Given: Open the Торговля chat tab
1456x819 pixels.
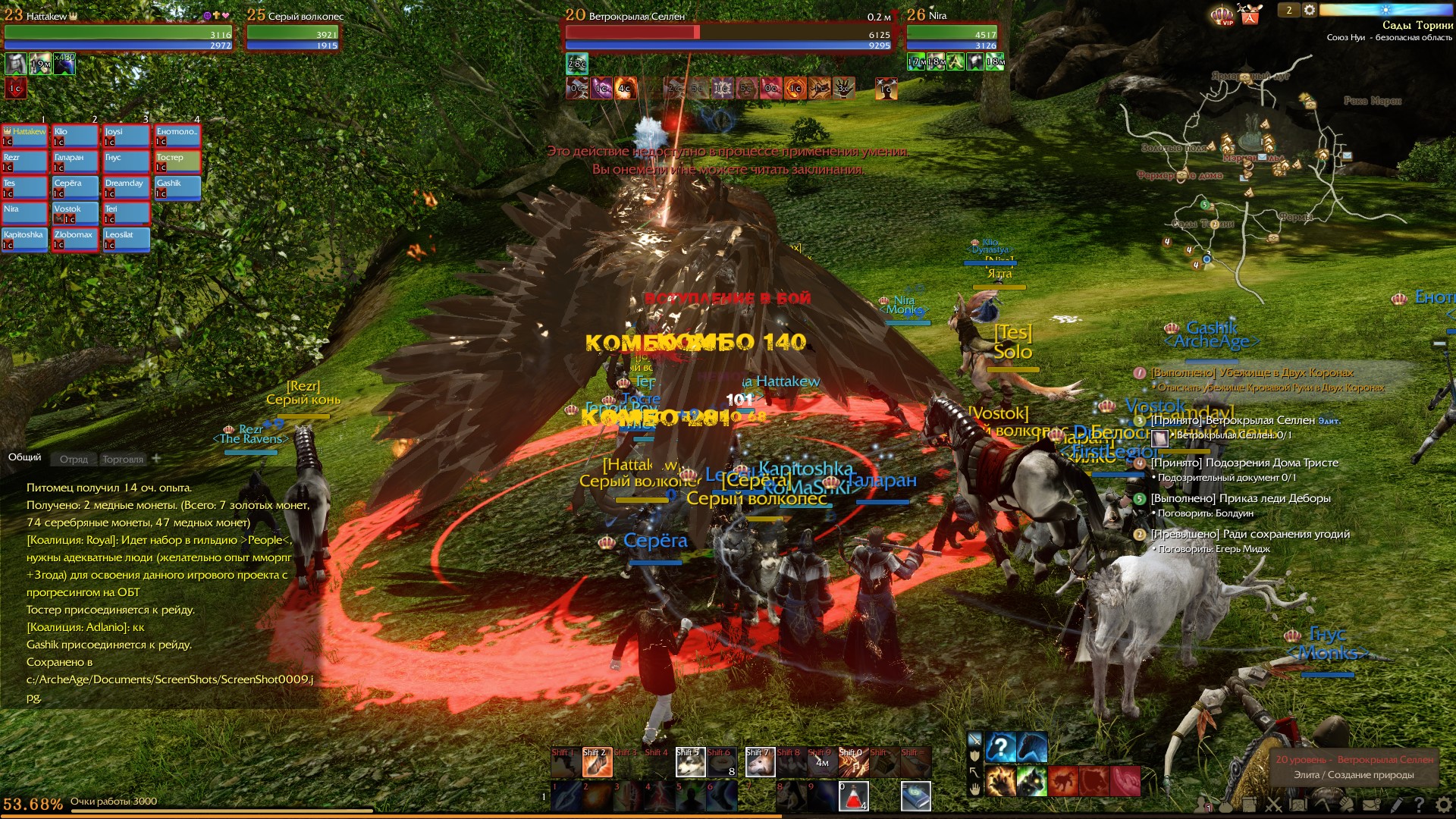Looking at the screenshot, I should (x=122, y=459).
